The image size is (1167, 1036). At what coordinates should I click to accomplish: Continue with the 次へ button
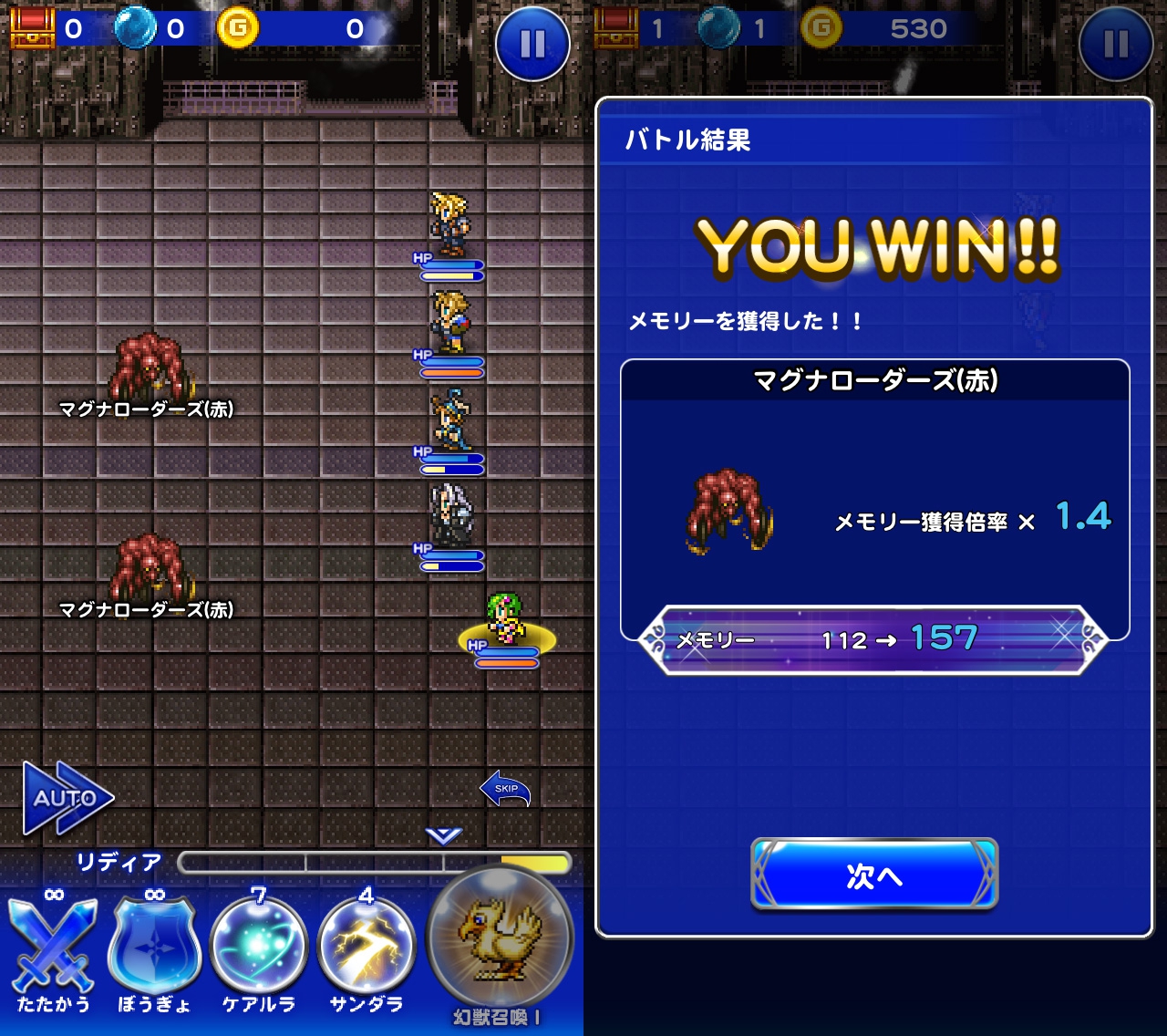pyautogui.click(x=874, y=875)
